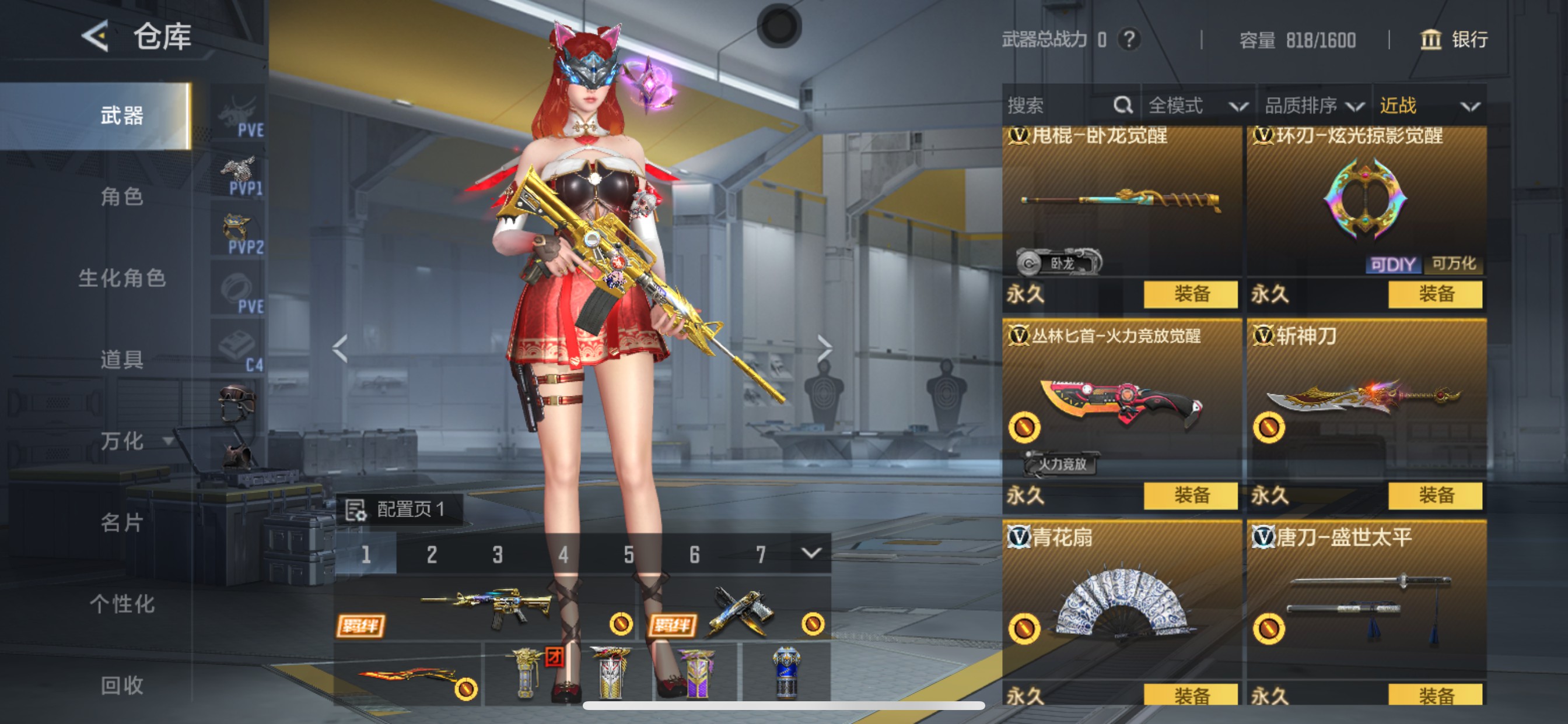Open the 生化角色 category
Screen dimensions: 1568x724
coord(122,278)
